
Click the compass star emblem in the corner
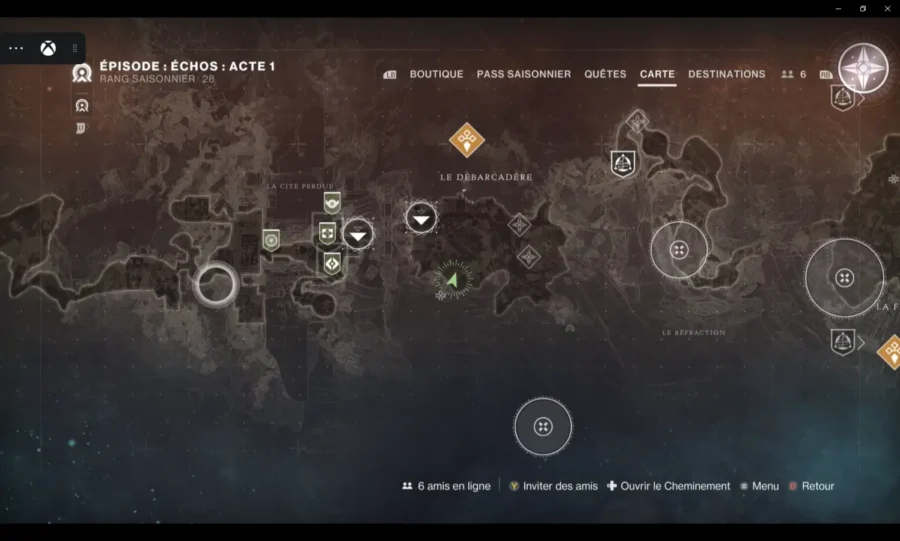pyautogui.click(x=863, y=69)
